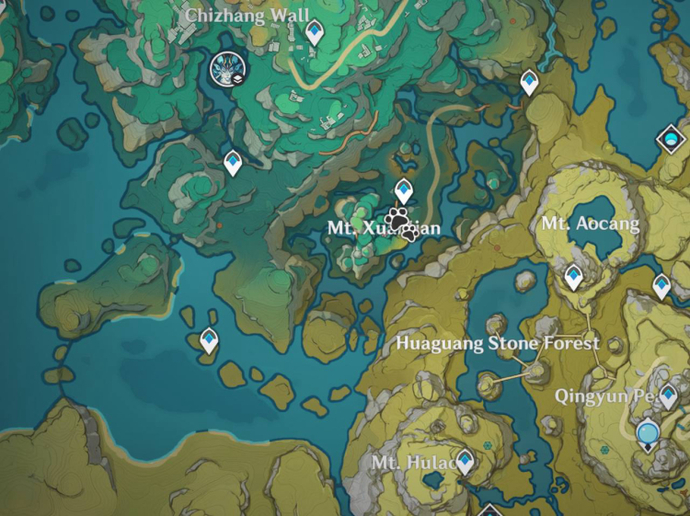Viewport: 690px width, 516px height.
Task: Select the waypoint below the Mt. Aocang label
Action: pos(573,276)
